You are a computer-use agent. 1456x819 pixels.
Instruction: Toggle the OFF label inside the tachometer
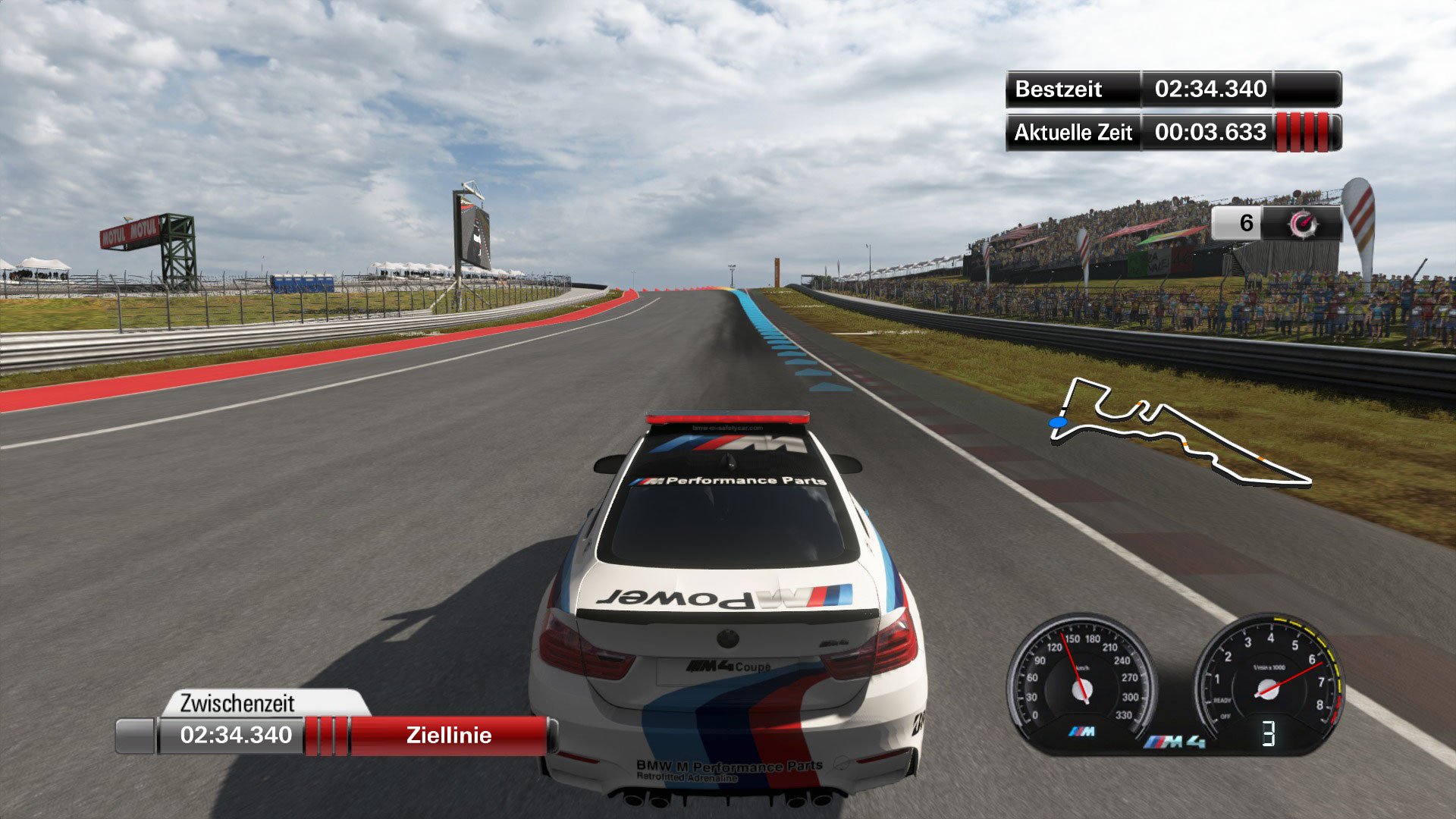click(x=1226, y=717)
